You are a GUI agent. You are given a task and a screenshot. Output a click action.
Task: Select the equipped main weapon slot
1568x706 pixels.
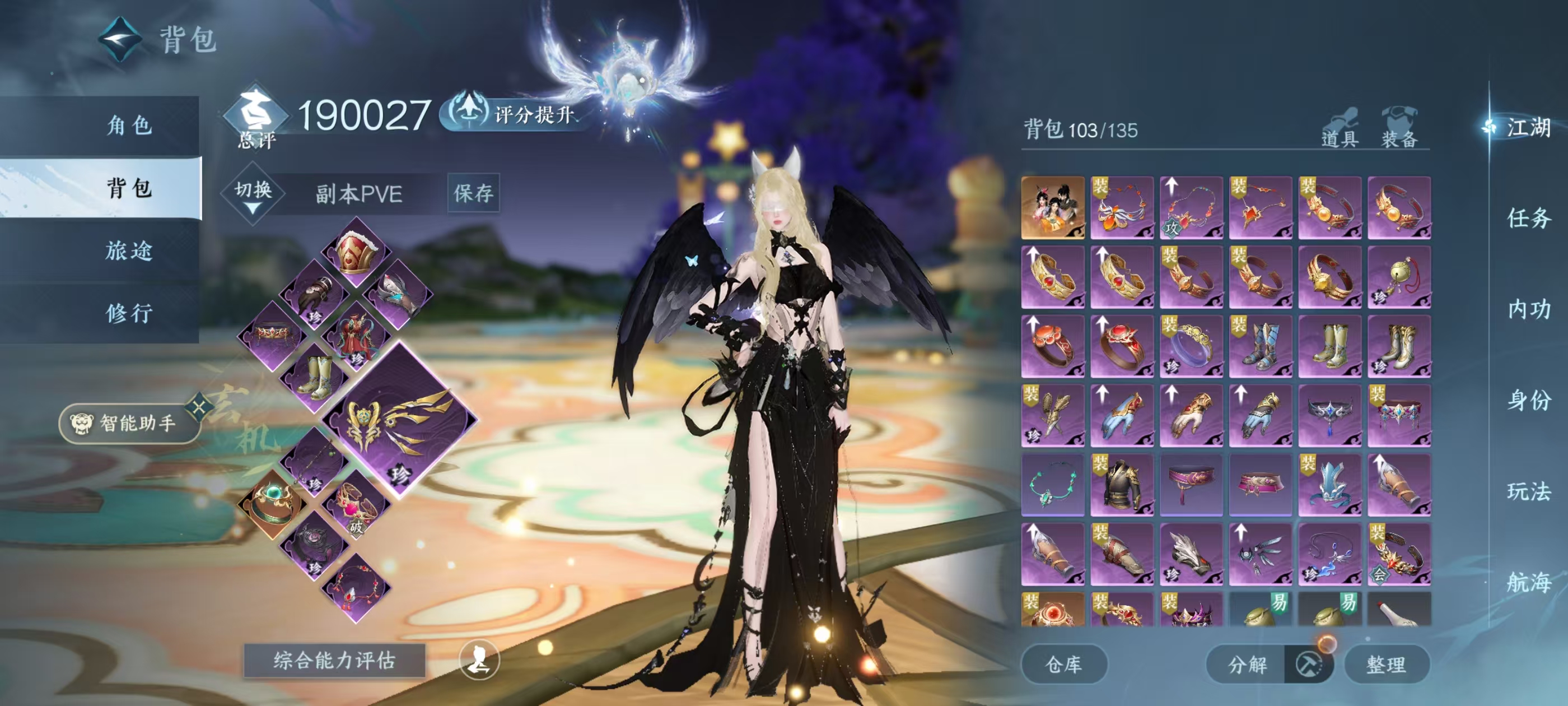click(400, 421)
